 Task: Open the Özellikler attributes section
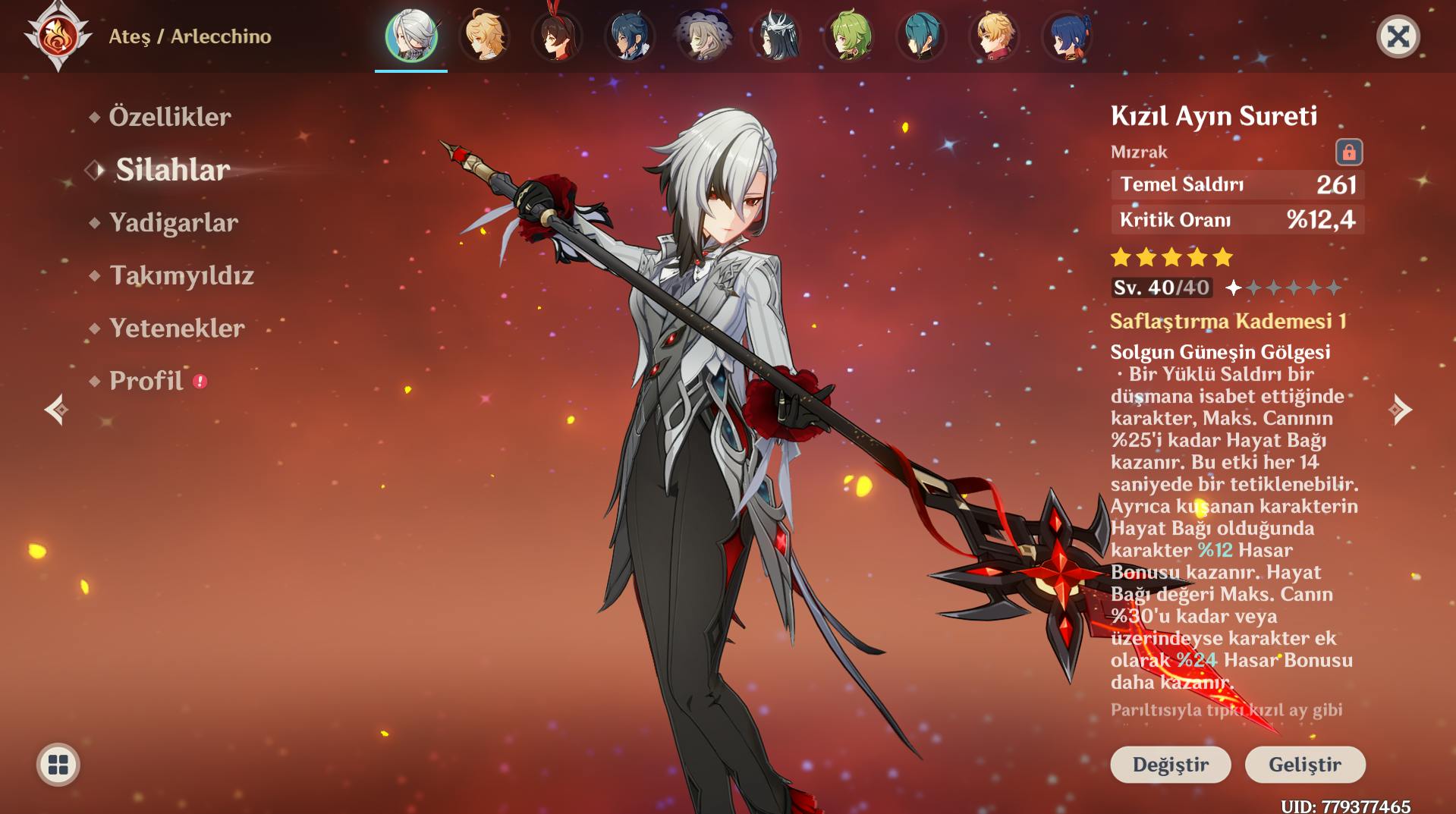169,117
